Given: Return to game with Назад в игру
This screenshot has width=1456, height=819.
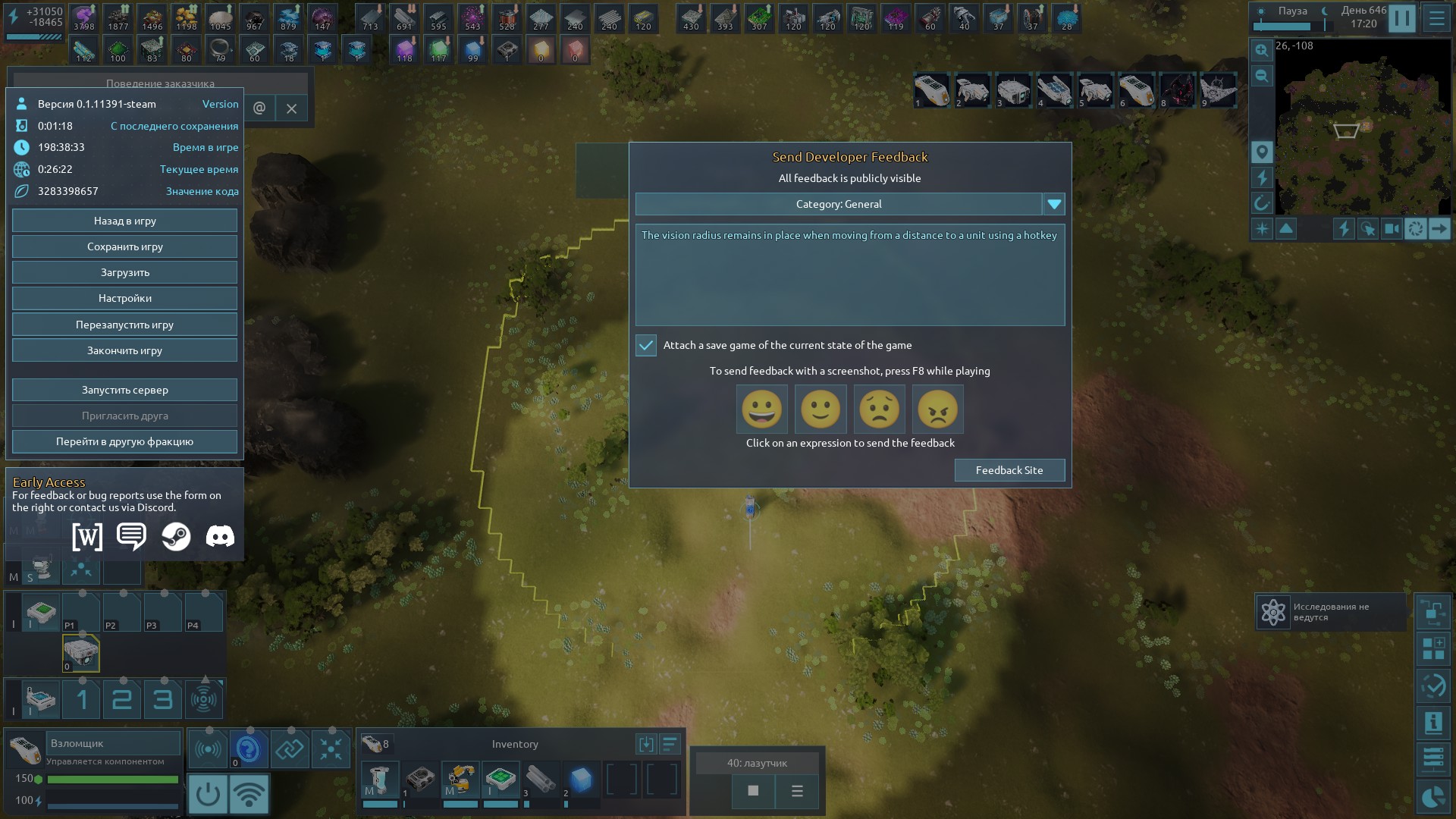Looking at the screenshot, I should pos(124,221).
